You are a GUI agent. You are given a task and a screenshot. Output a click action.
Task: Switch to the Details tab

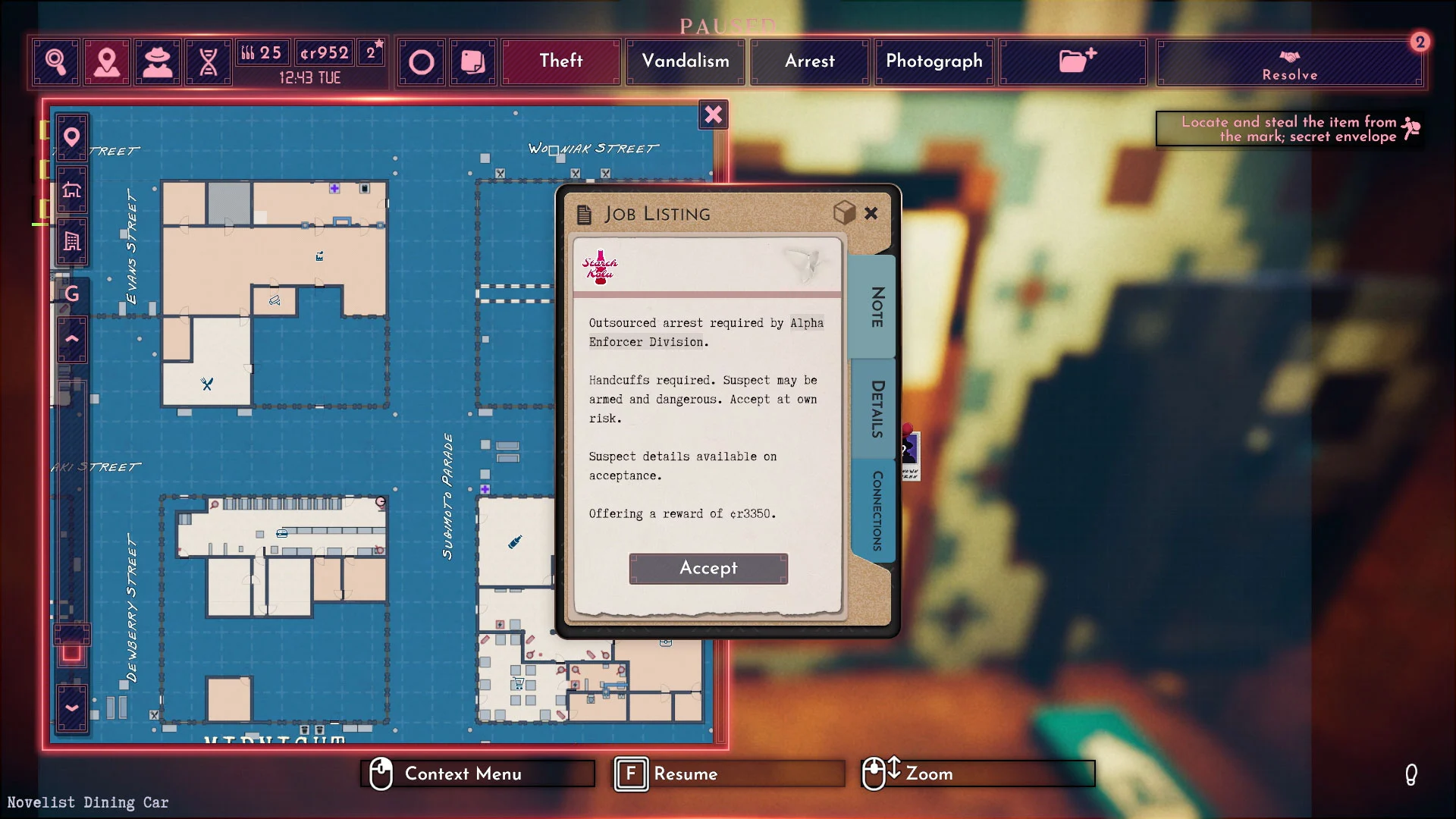874,409
